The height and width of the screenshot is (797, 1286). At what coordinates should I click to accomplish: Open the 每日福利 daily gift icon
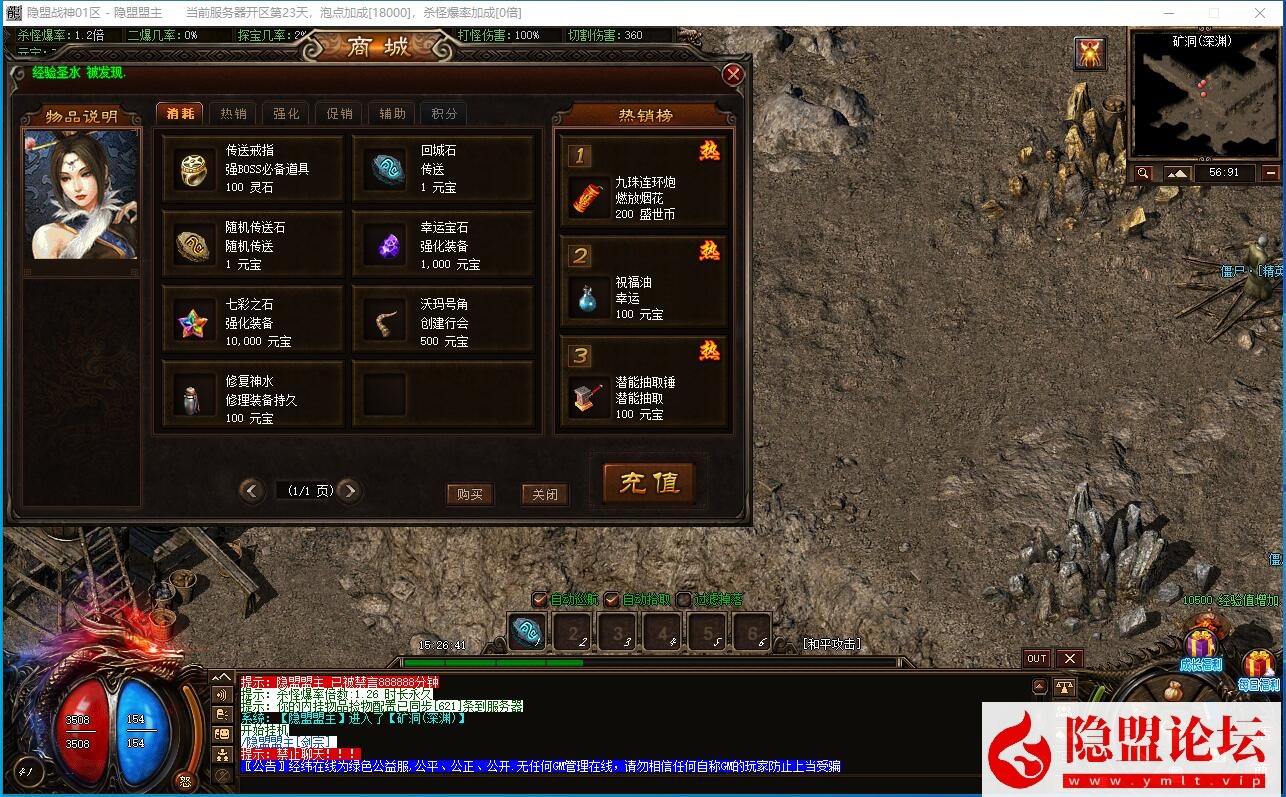point(1259,667)
